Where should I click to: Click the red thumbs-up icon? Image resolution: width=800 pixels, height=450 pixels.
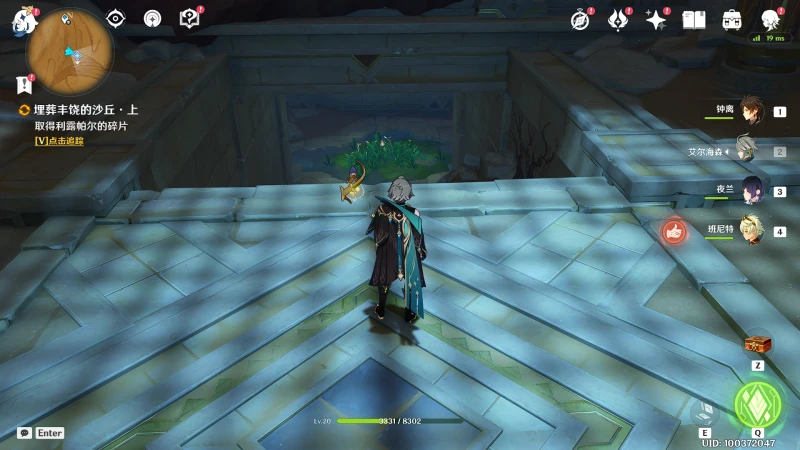click(x=674, y=232)
